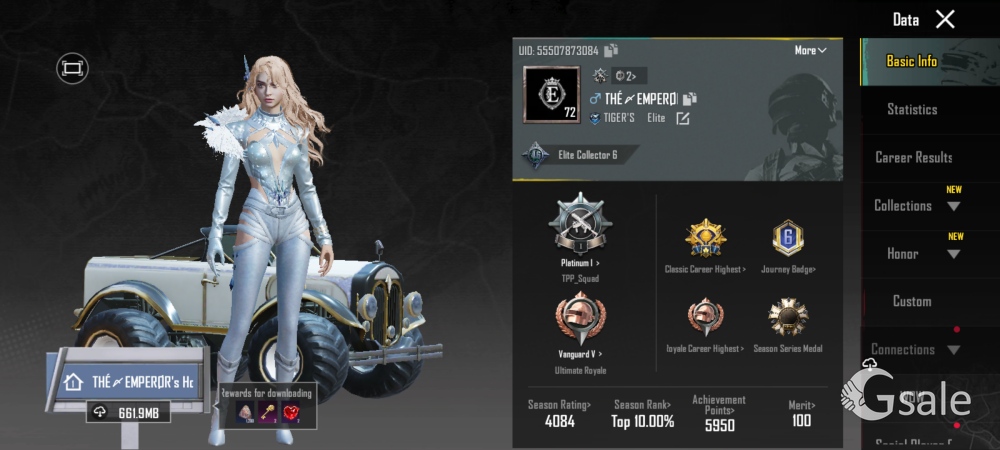Screen dimensions: 1000x450
Task: Open the Vanguard V Ultimate Royale rank
Action: [580, 323]
